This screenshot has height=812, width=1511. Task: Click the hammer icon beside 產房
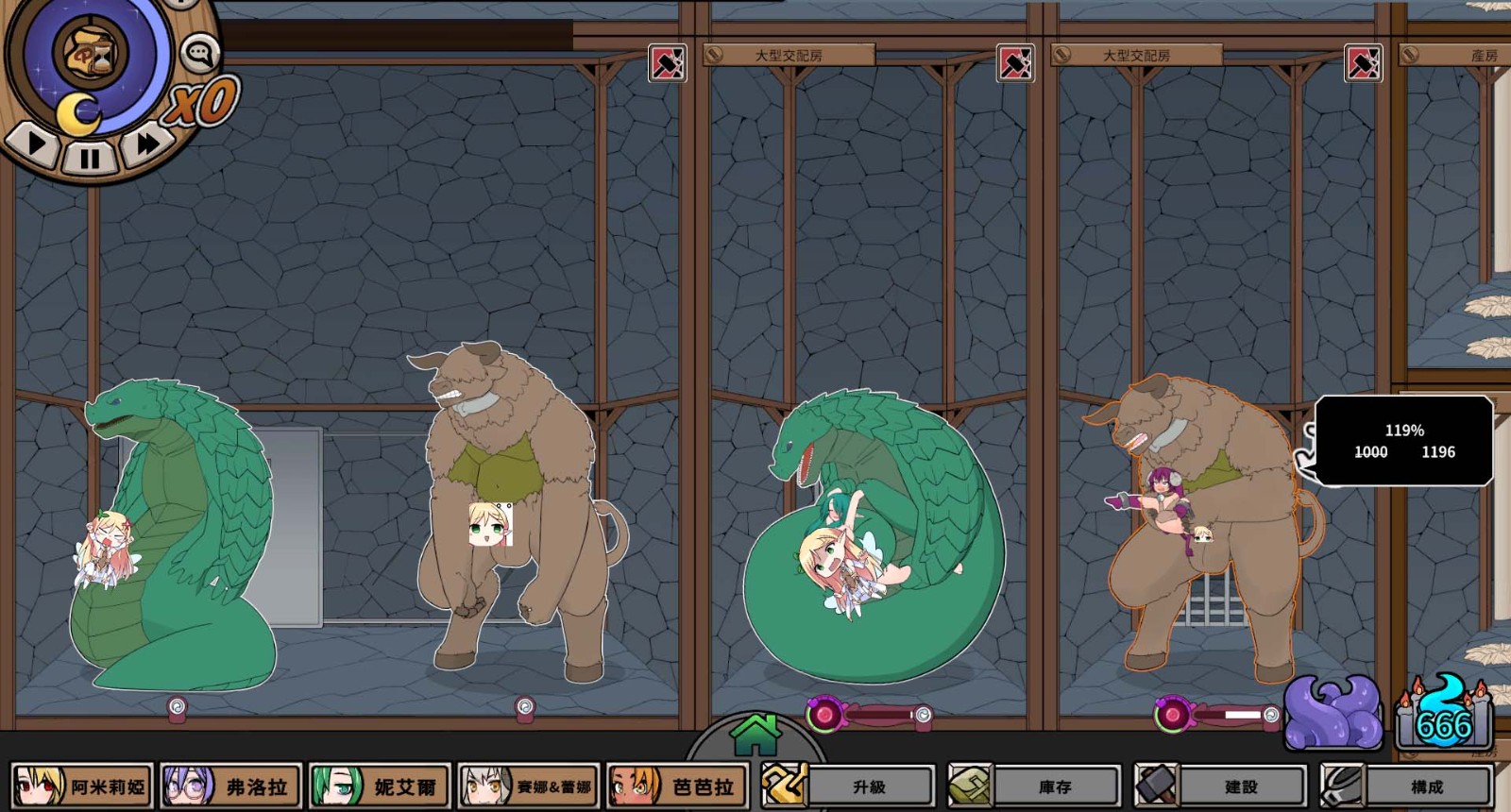click(1363, 63)
